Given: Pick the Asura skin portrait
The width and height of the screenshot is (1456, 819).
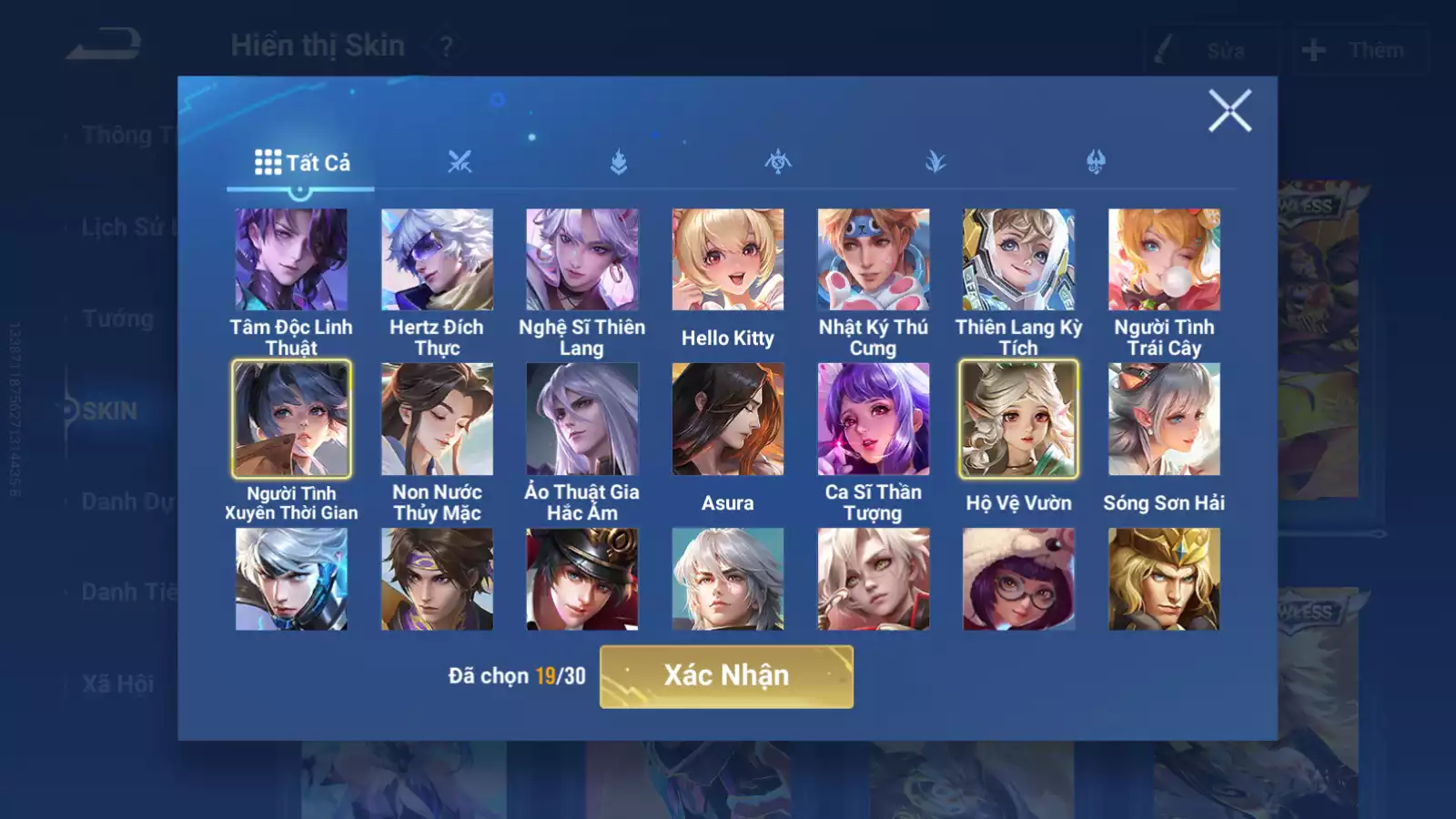Looking at the screenshot, I should point(728,420).
